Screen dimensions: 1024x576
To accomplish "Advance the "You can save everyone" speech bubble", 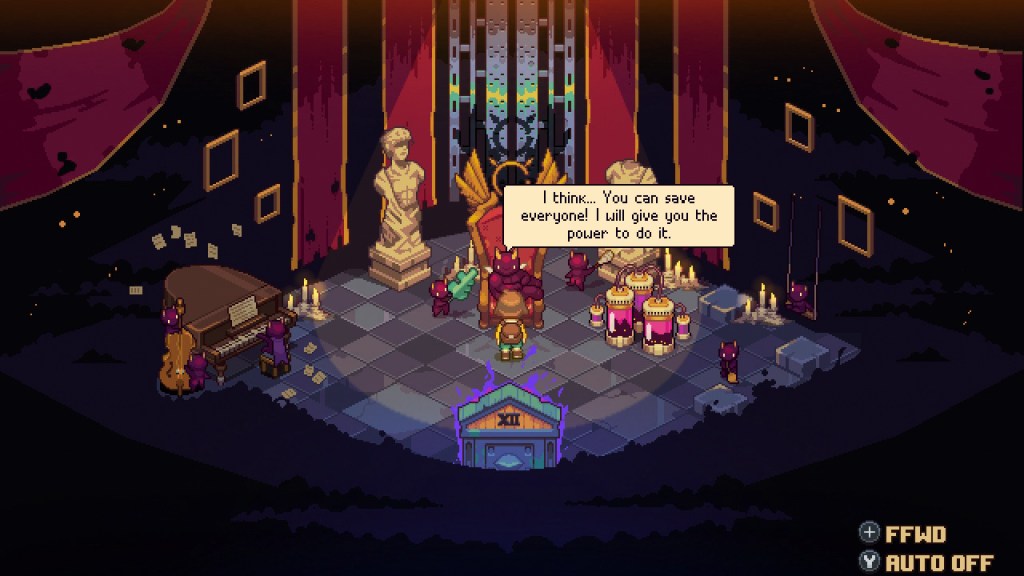I will (x=618, y=215).
